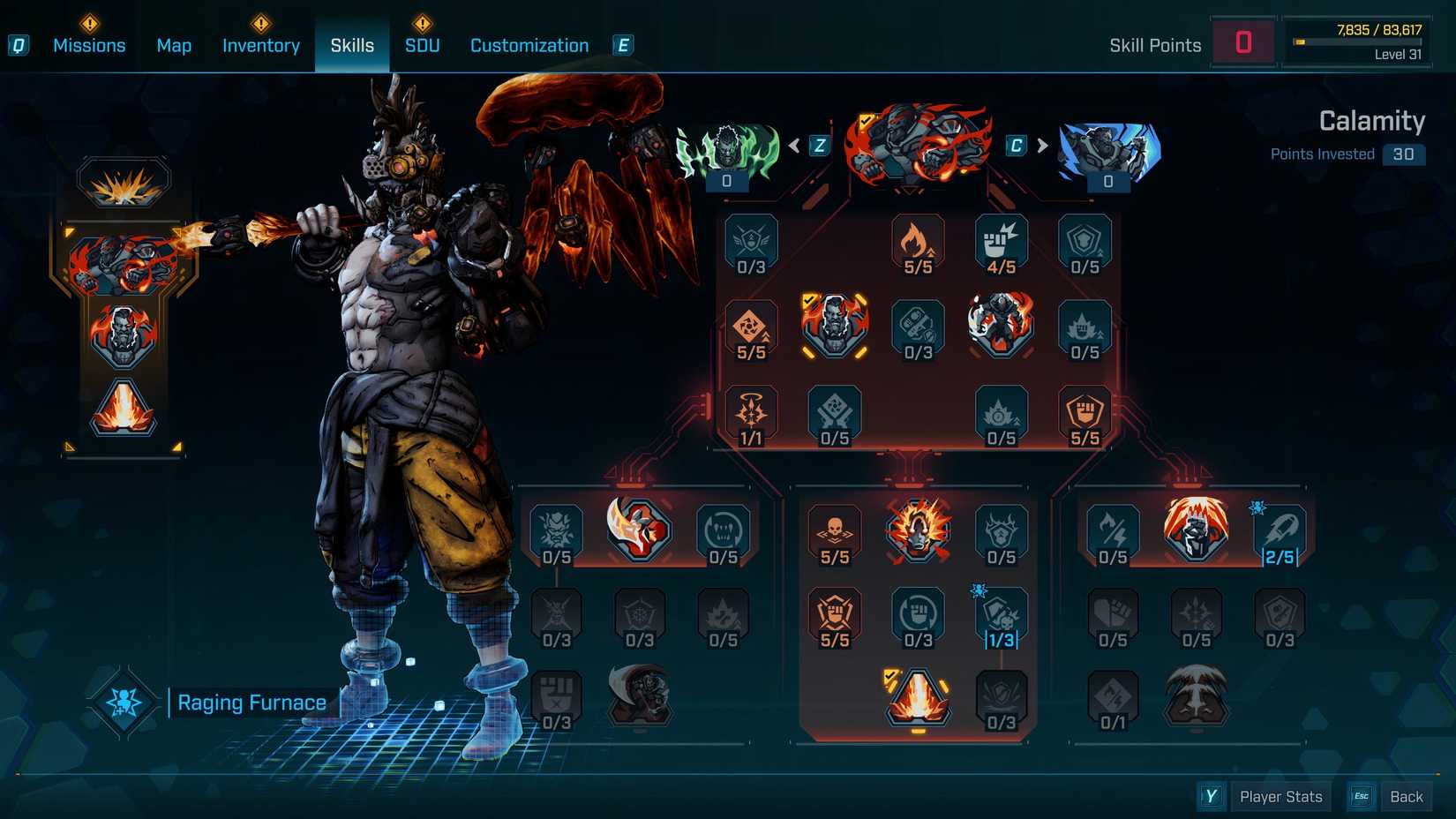Open the Missions tab
Viewport: 1456px width, 819px height.
pos(89,45)
